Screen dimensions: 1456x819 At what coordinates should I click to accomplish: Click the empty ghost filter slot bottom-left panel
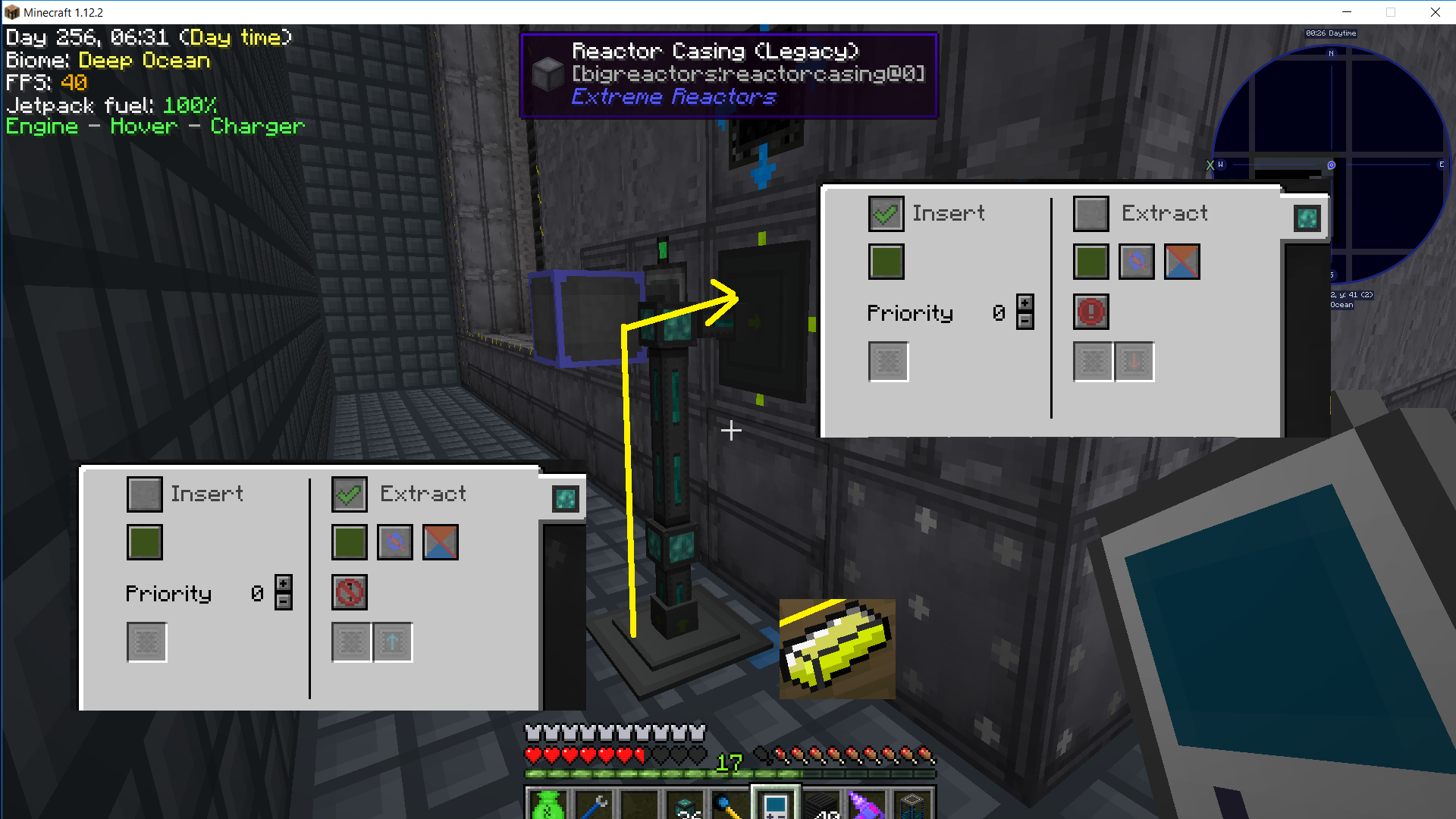146,641
